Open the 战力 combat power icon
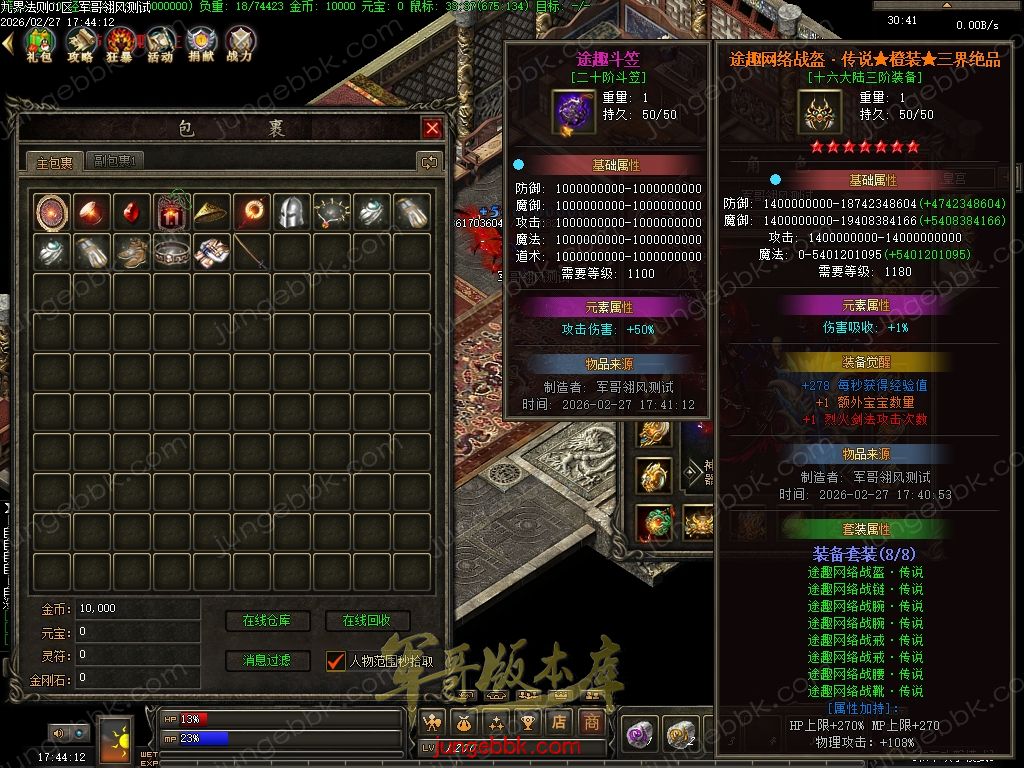The height and width of the screenshot is (768, 1024). point(240,43)
